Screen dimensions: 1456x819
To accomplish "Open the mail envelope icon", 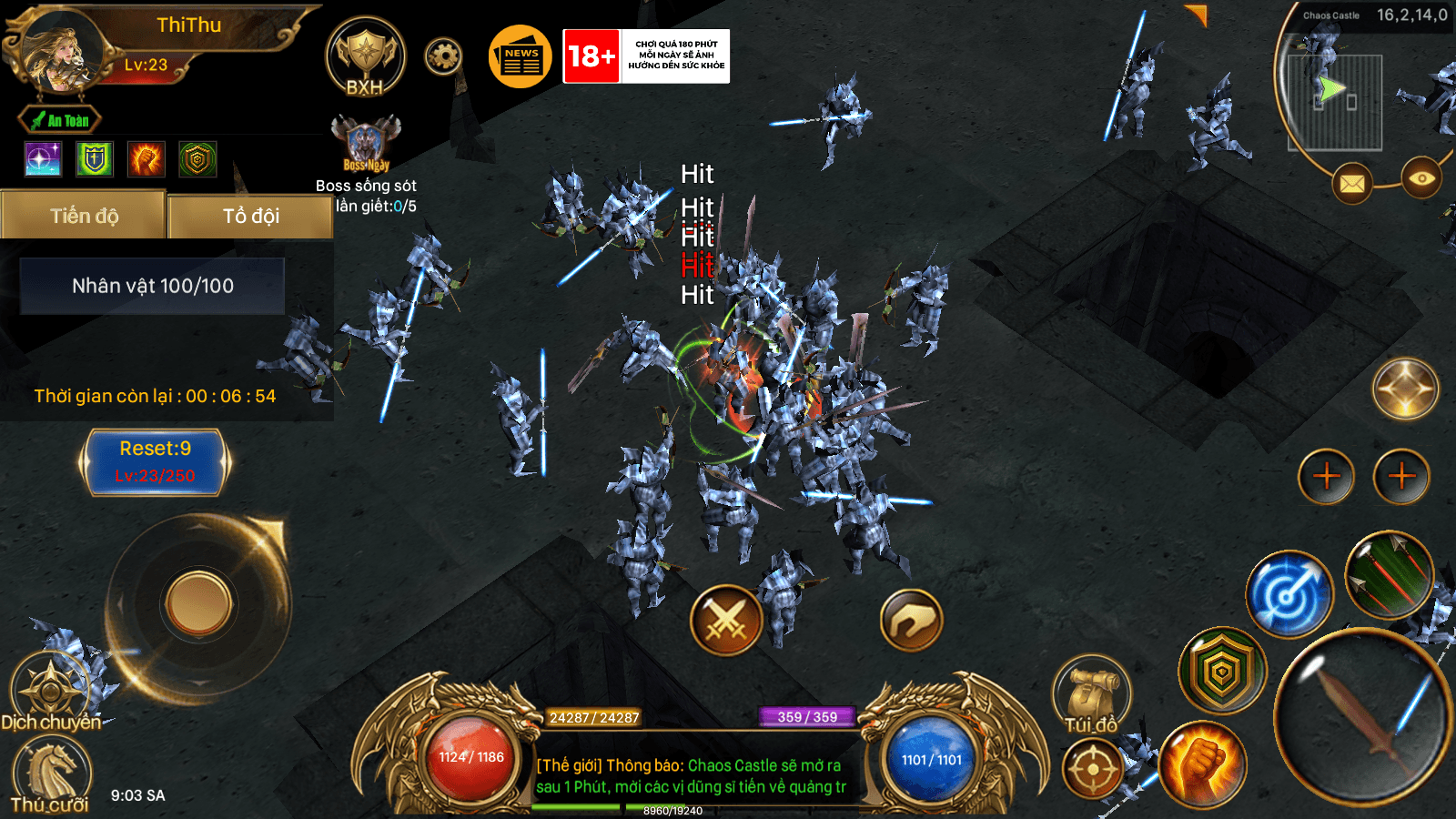I will pyautogui.click(x=1352, y=184).
